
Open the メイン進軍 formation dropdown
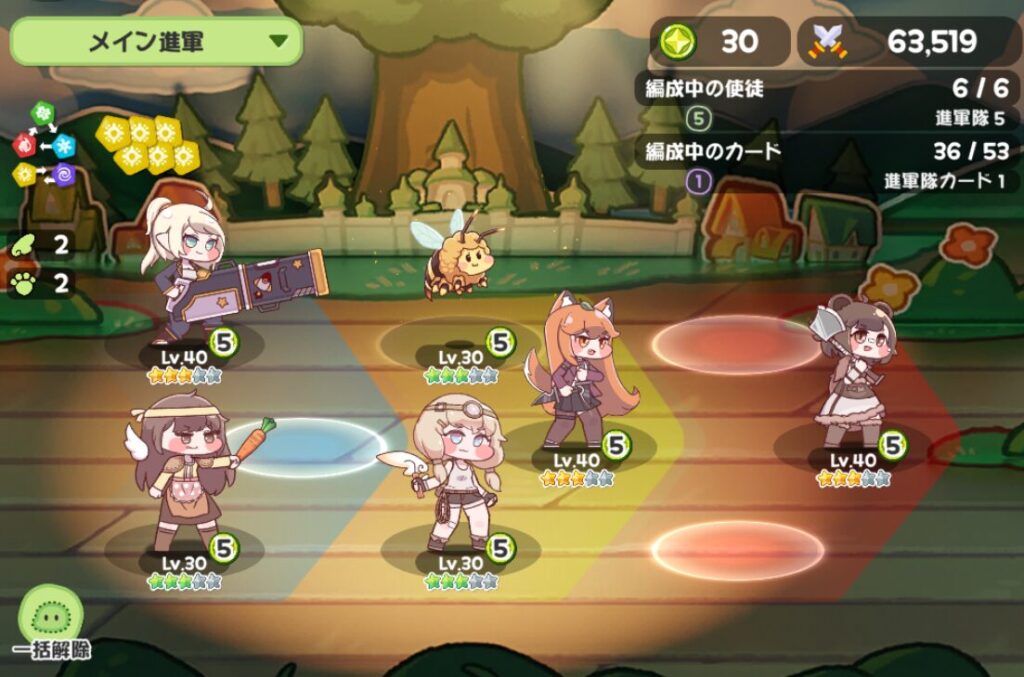tap(156, 42)
